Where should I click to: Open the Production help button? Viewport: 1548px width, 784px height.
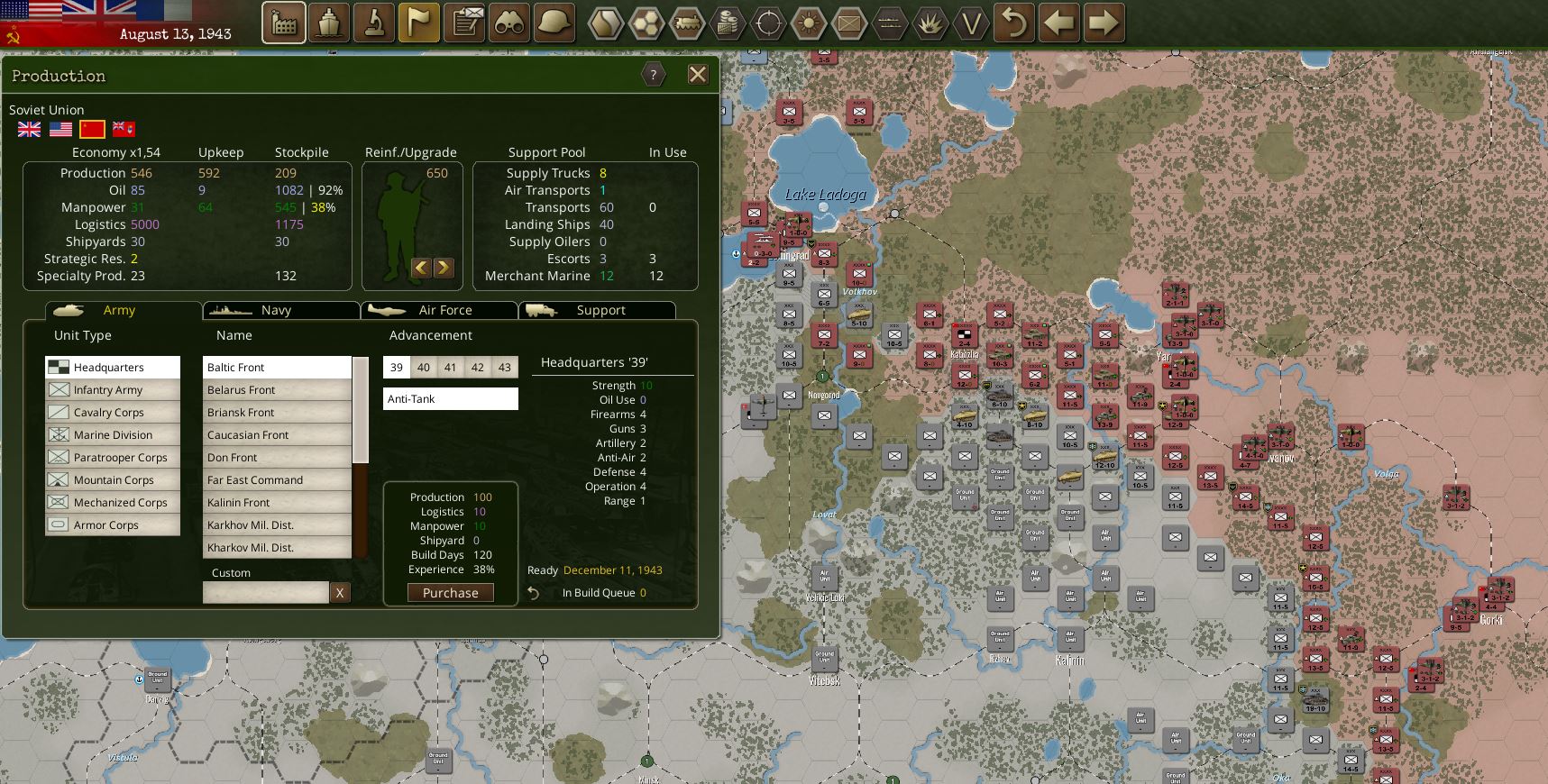[x=654, y=75]
